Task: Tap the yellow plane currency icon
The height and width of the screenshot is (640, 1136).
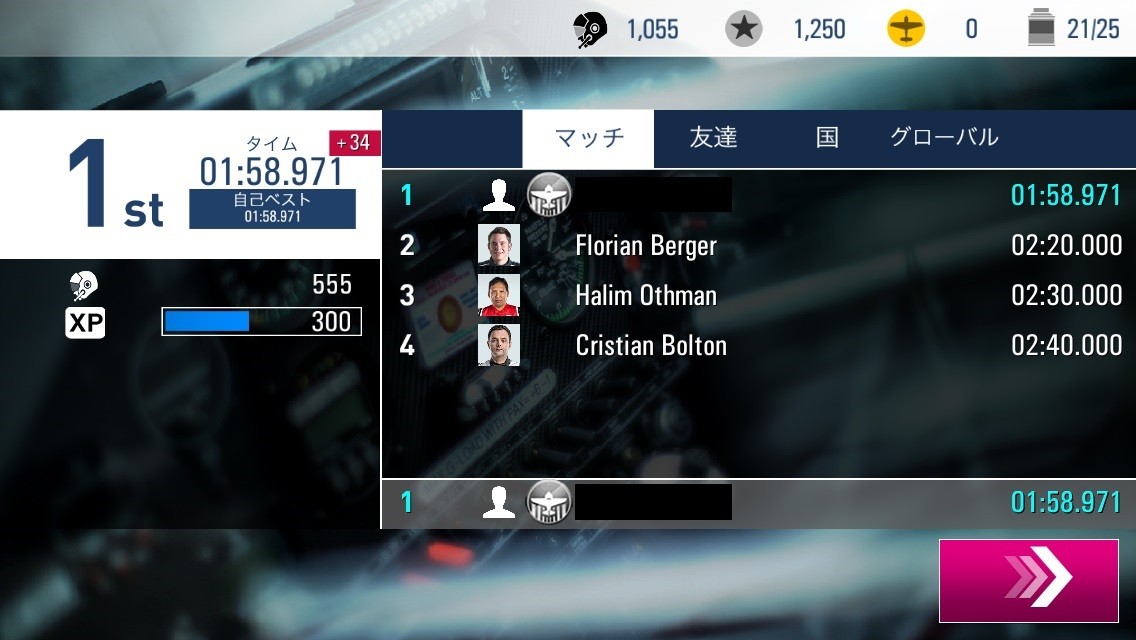Action: tap(906, 29)
